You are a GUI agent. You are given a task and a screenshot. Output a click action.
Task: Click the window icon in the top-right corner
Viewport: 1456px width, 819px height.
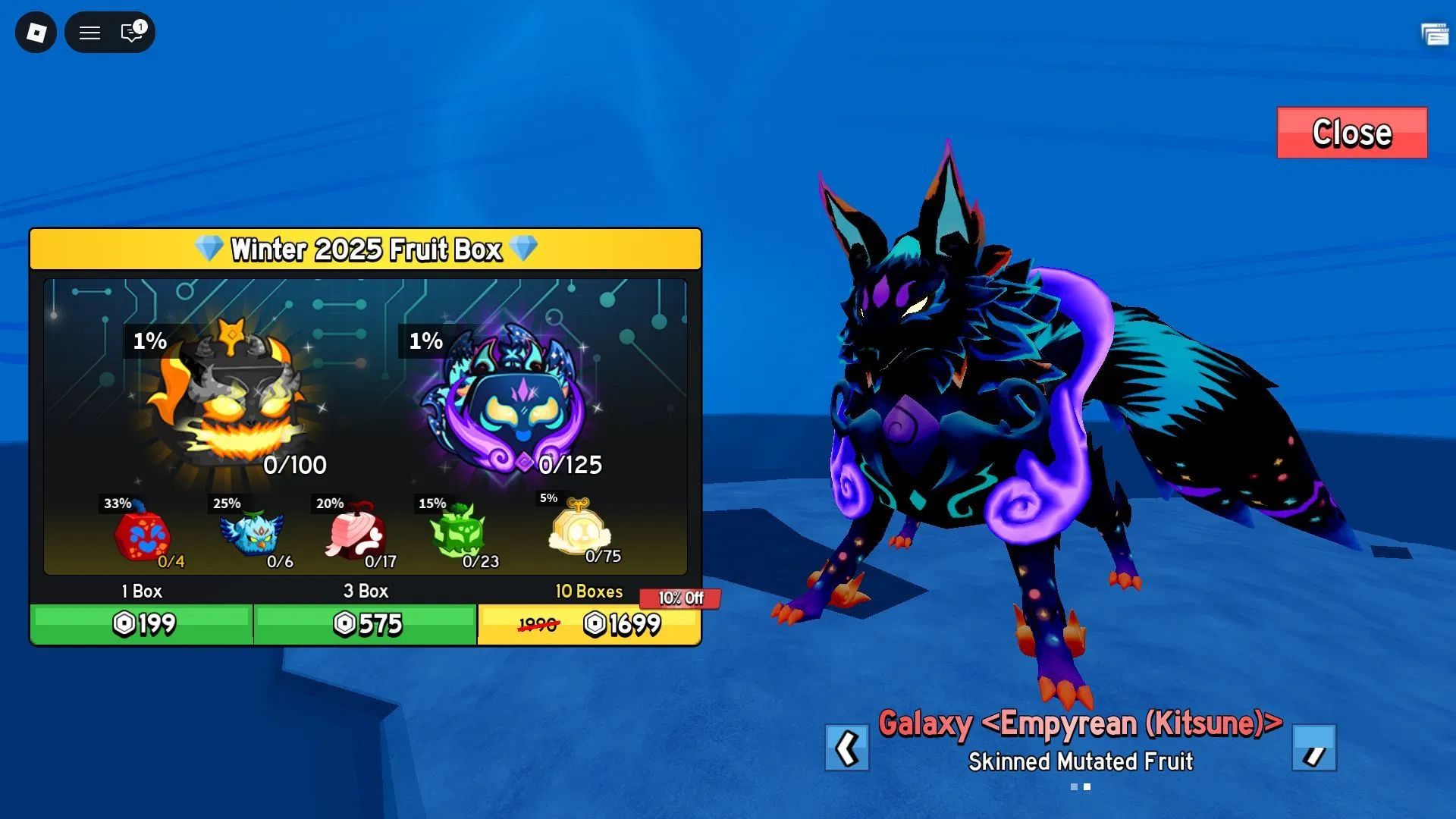1434,34
